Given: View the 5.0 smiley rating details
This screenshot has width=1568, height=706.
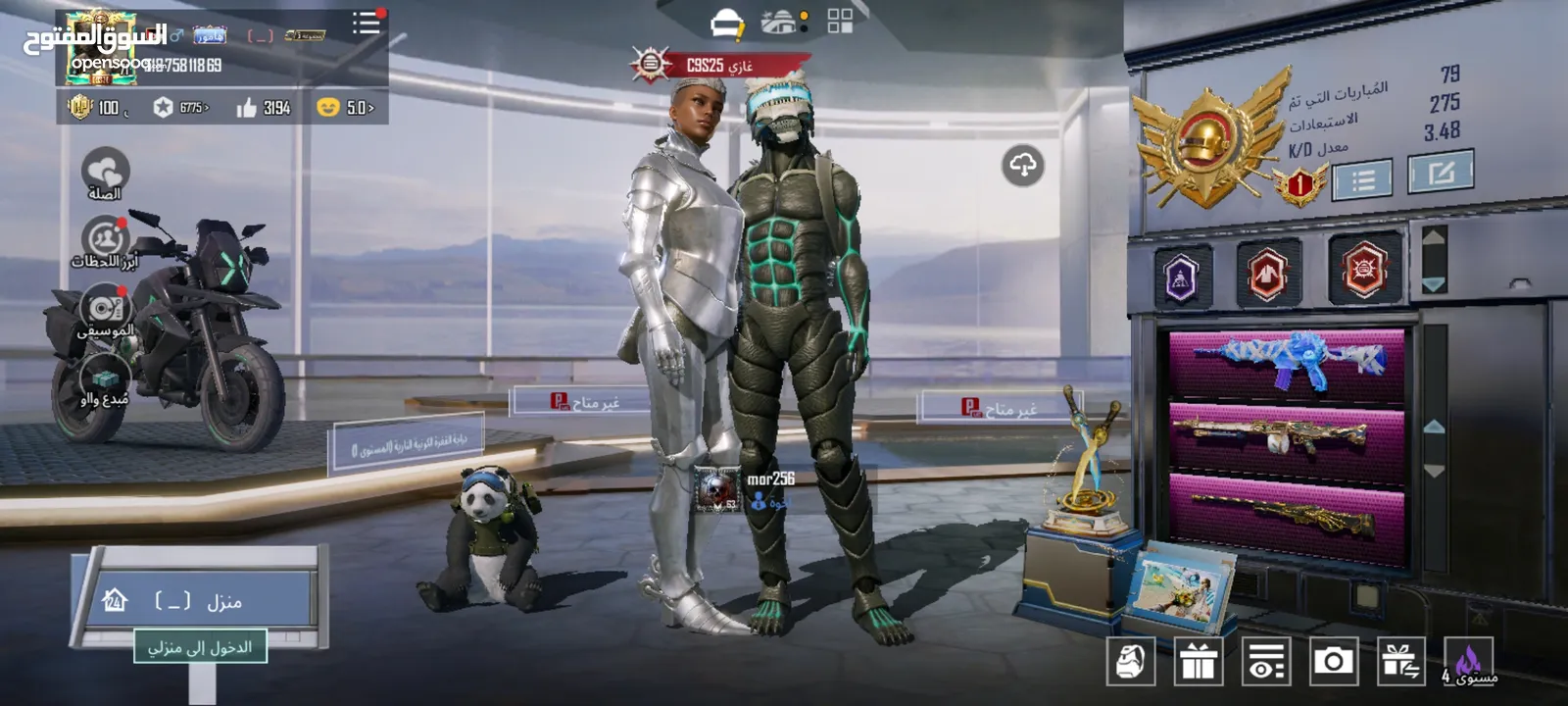Looking at the screenshot, I should 345,108.
